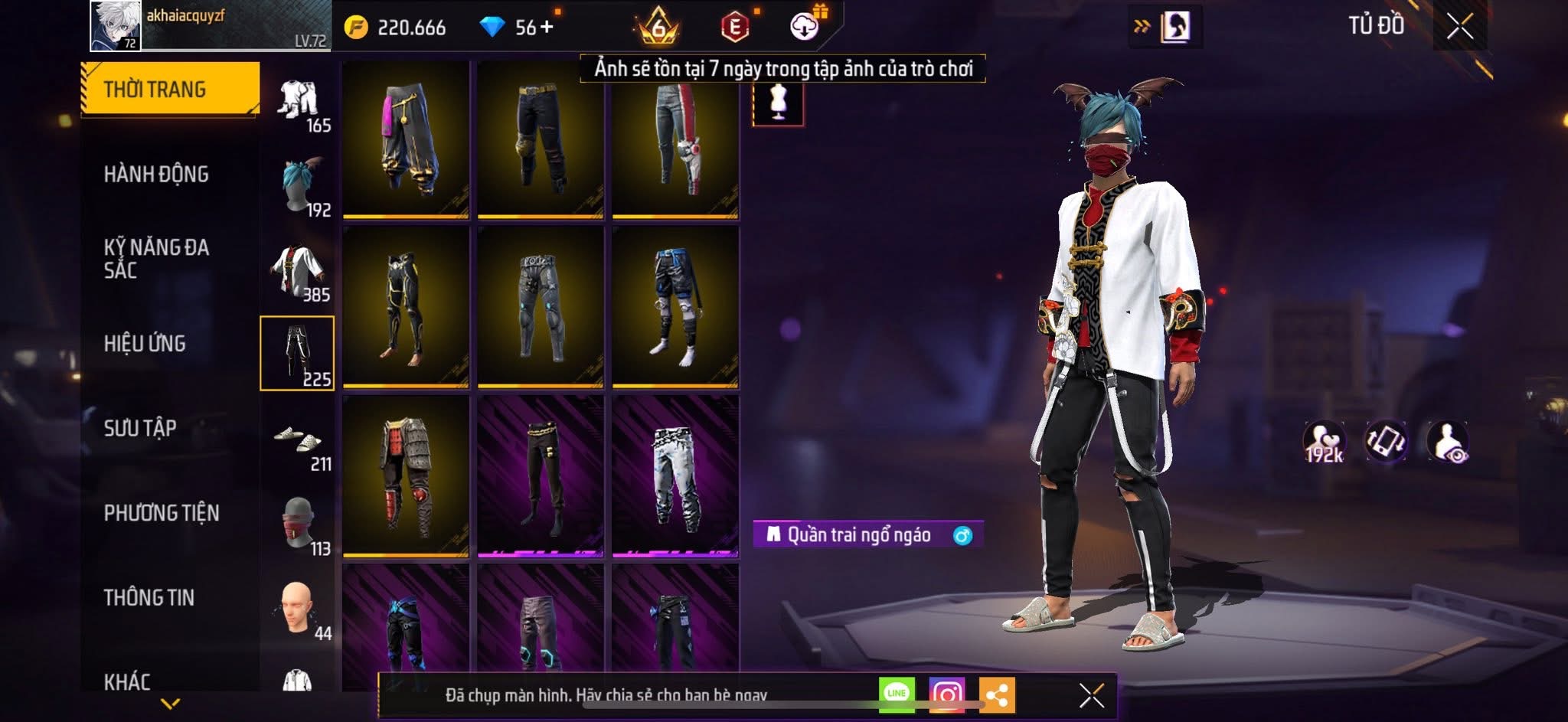Pick the red mask category showing 113

point(299,524)
